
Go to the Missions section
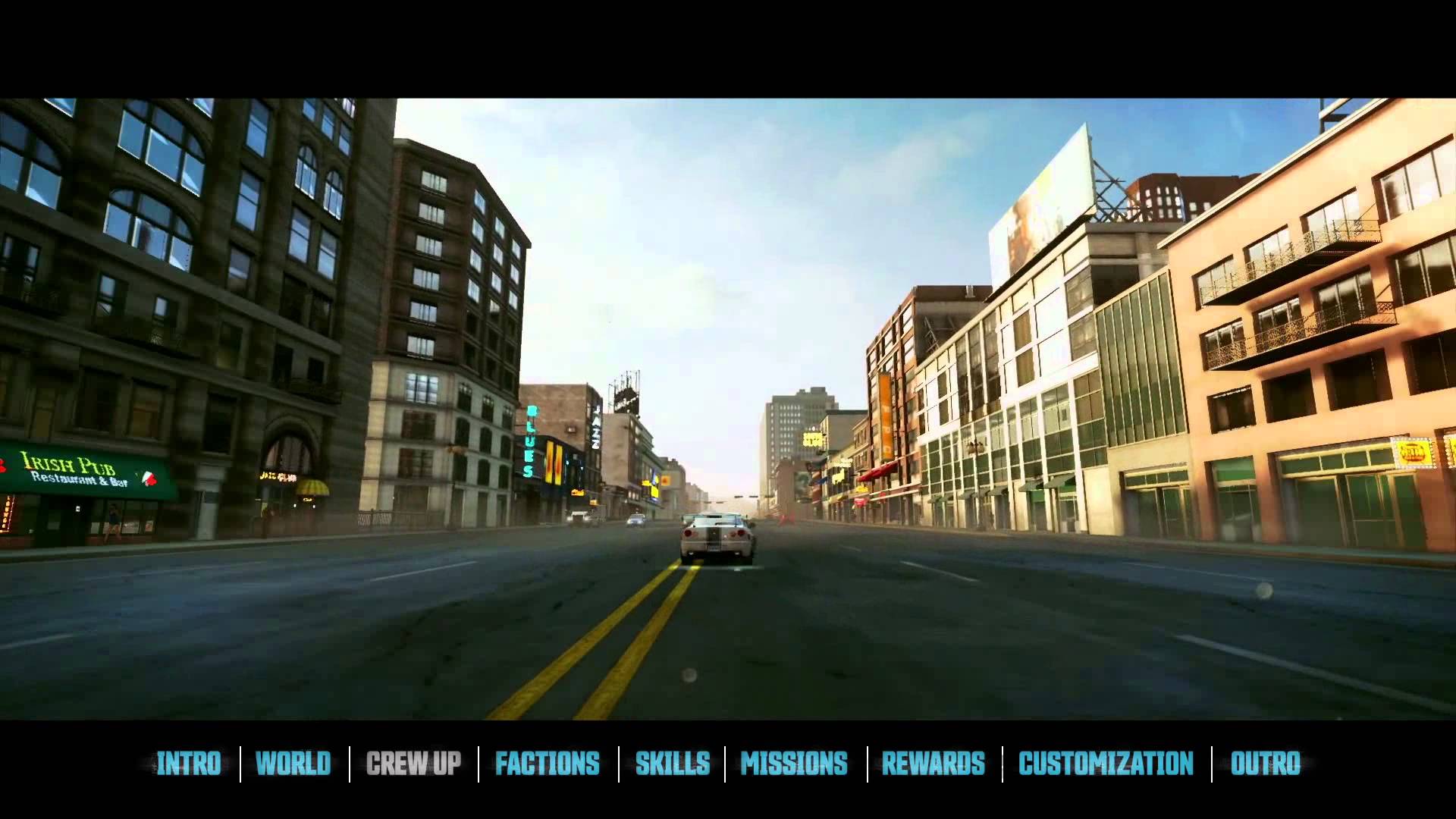pos(794,764)
